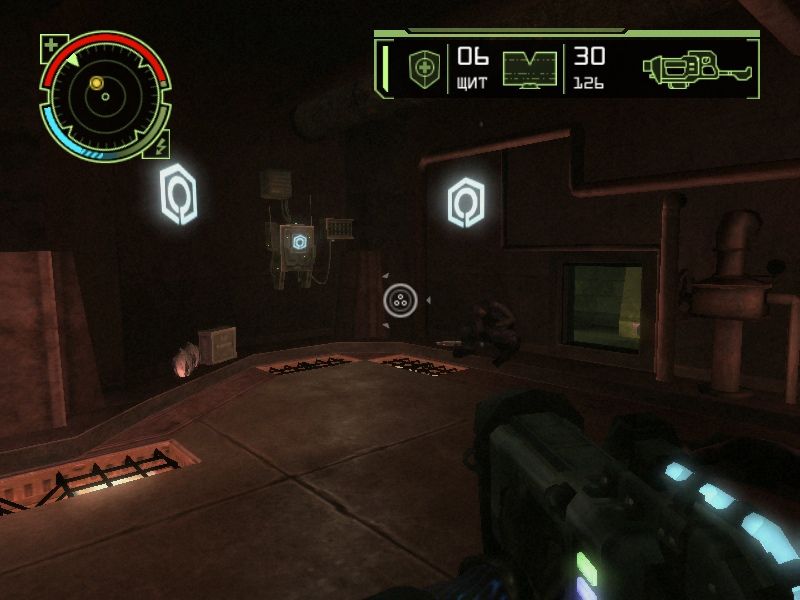Image resolution: width=800 pixels, height=600 pixels.
Task: Click the circular radar display
Action: click(104, 97)
